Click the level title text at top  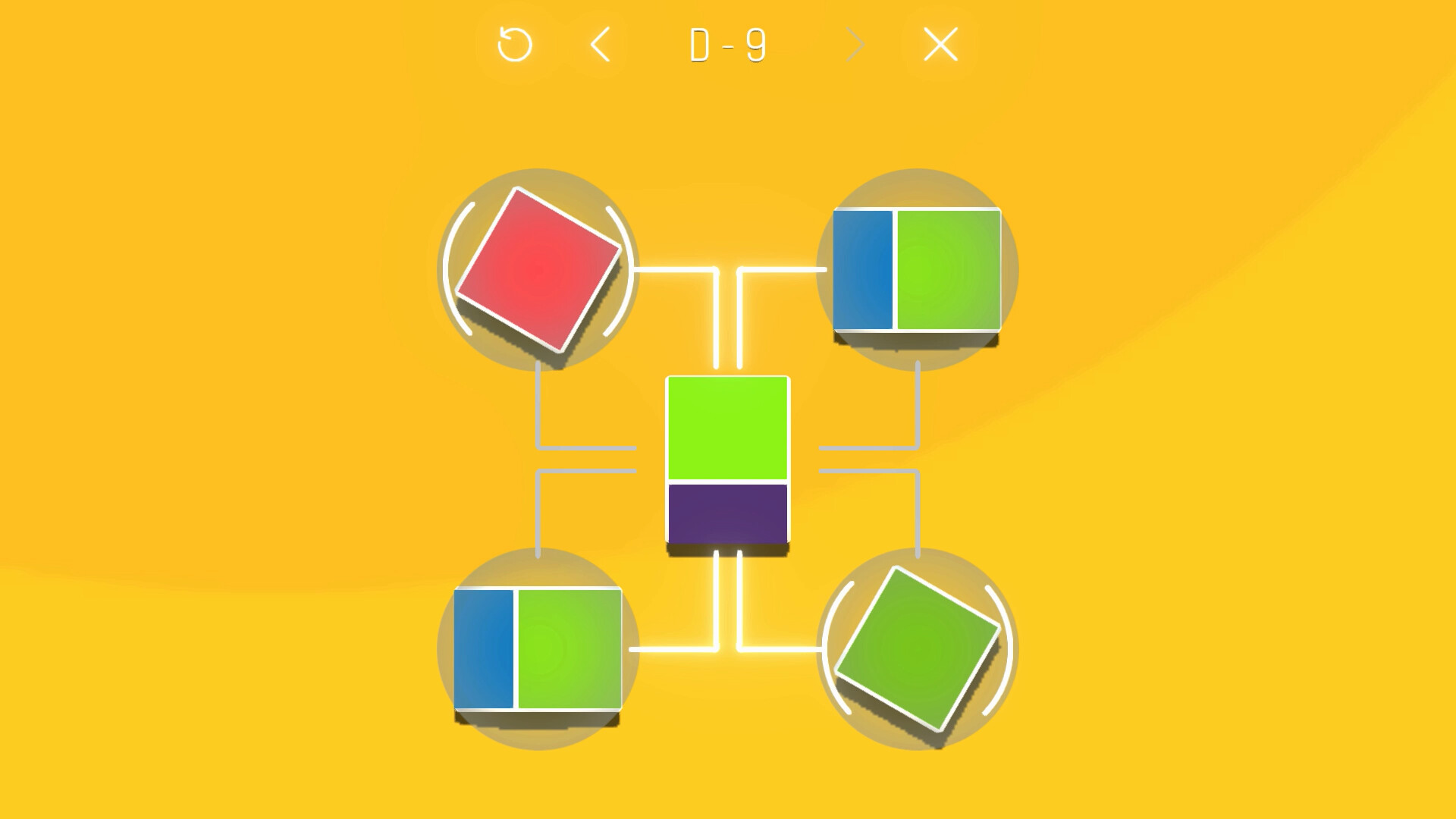coord(726,45)
